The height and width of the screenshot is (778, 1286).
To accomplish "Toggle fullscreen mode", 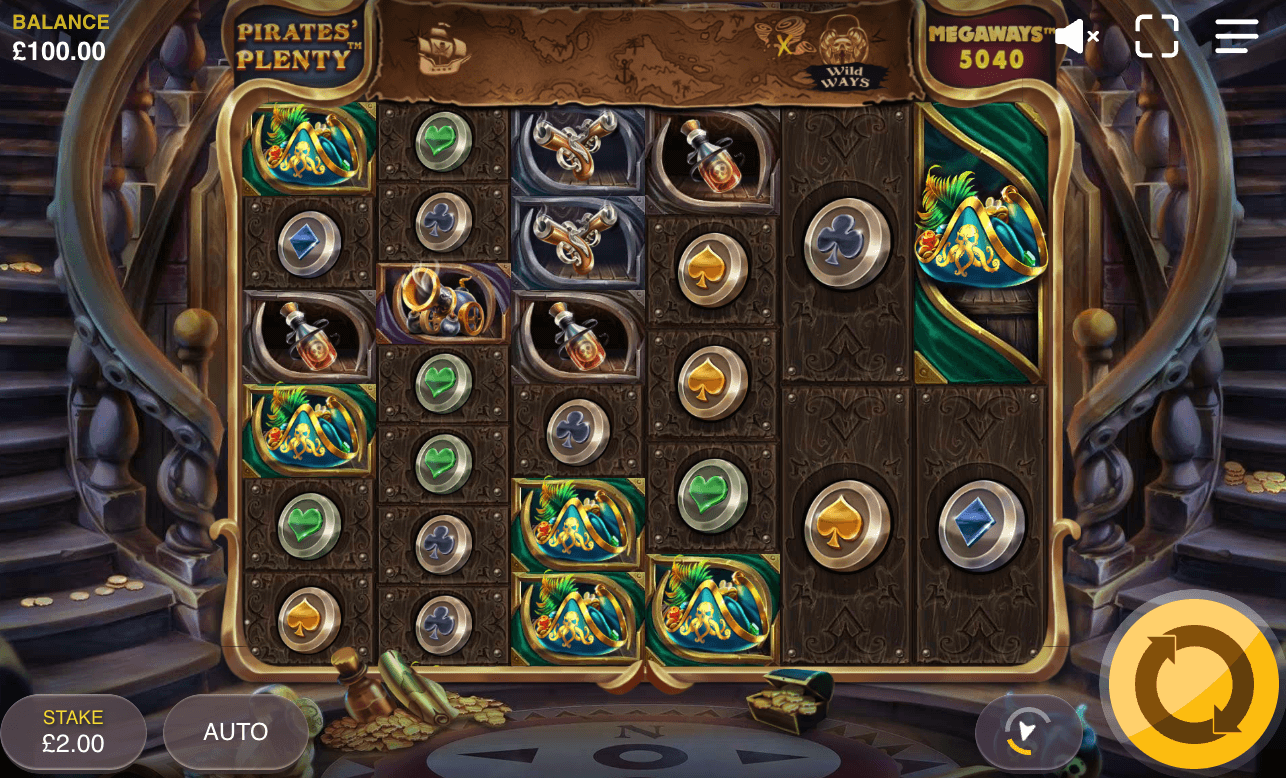I will [x=1157, y=36].
